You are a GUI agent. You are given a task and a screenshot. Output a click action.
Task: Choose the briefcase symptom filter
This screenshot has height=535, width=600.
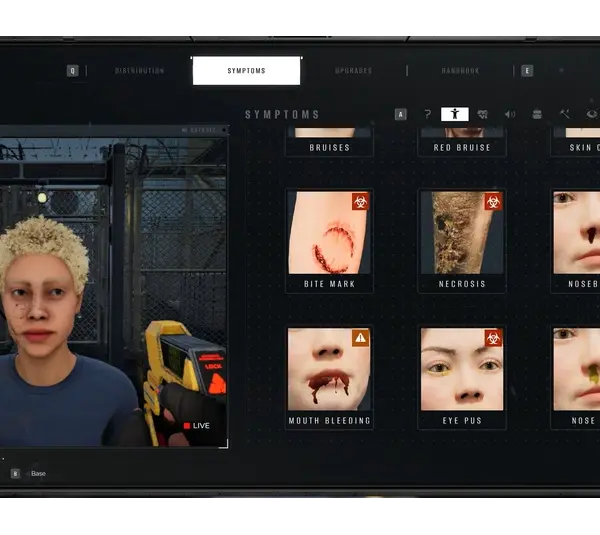click(x=537, y=114)
